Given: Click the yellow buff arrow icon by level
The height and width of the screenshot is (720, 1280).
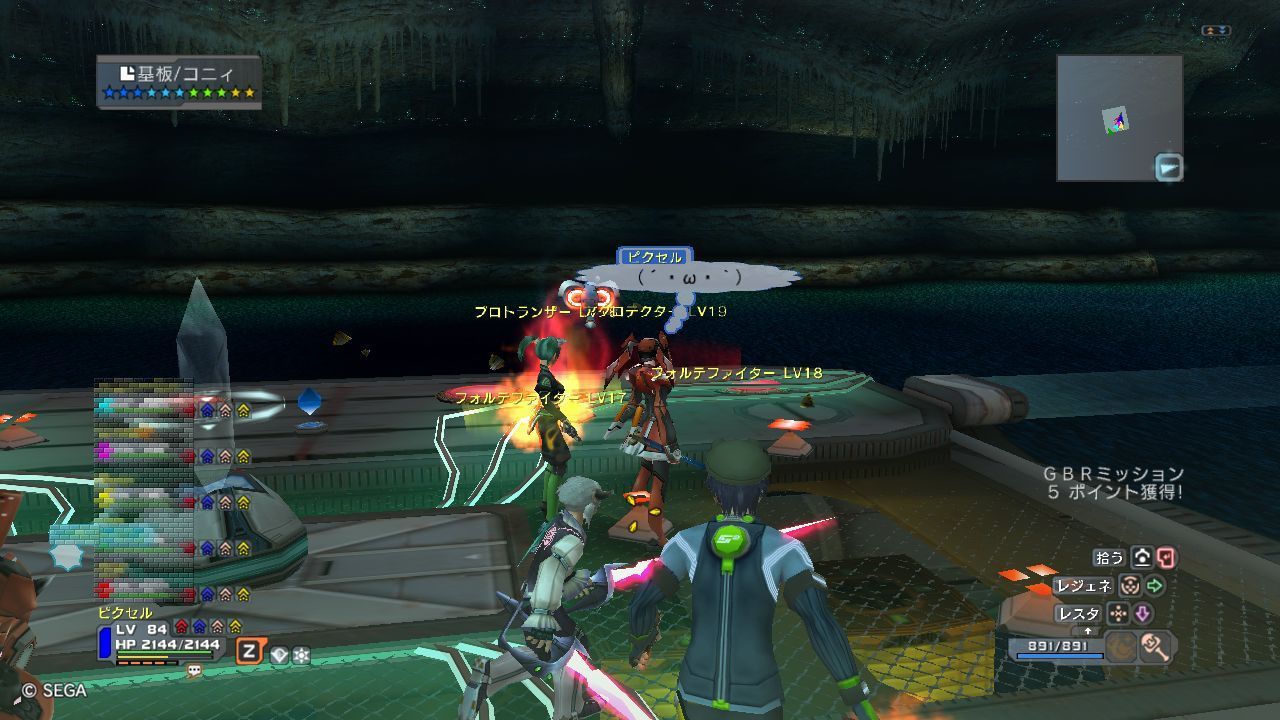Looking at the screenshot, I should point(235,627).
